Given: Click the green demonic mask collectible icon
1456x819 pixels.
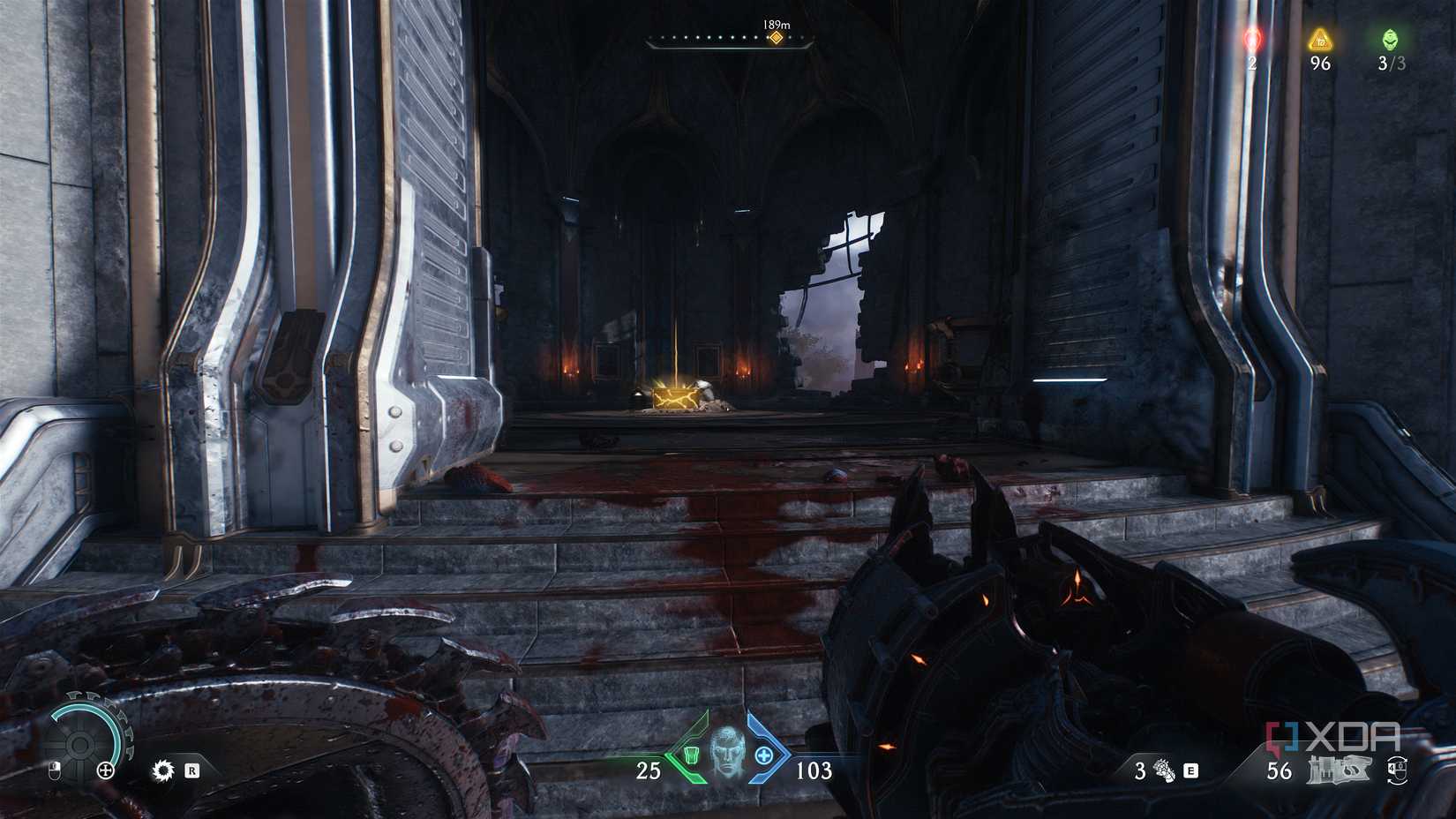Looking at the screenshot, I should [1391, 39].
